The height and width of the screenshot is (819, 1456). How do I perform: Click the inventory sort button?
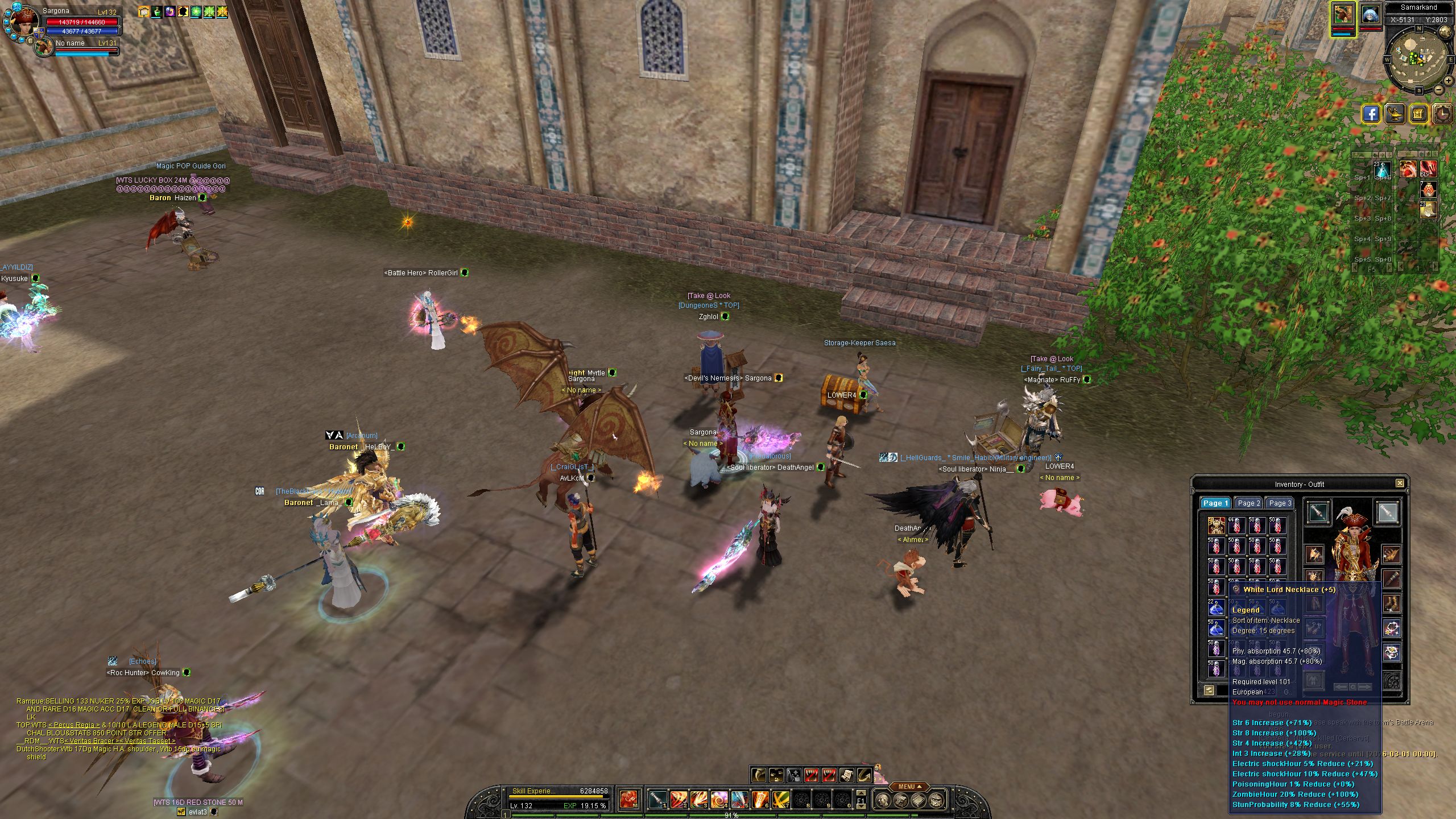(1209, 690)
